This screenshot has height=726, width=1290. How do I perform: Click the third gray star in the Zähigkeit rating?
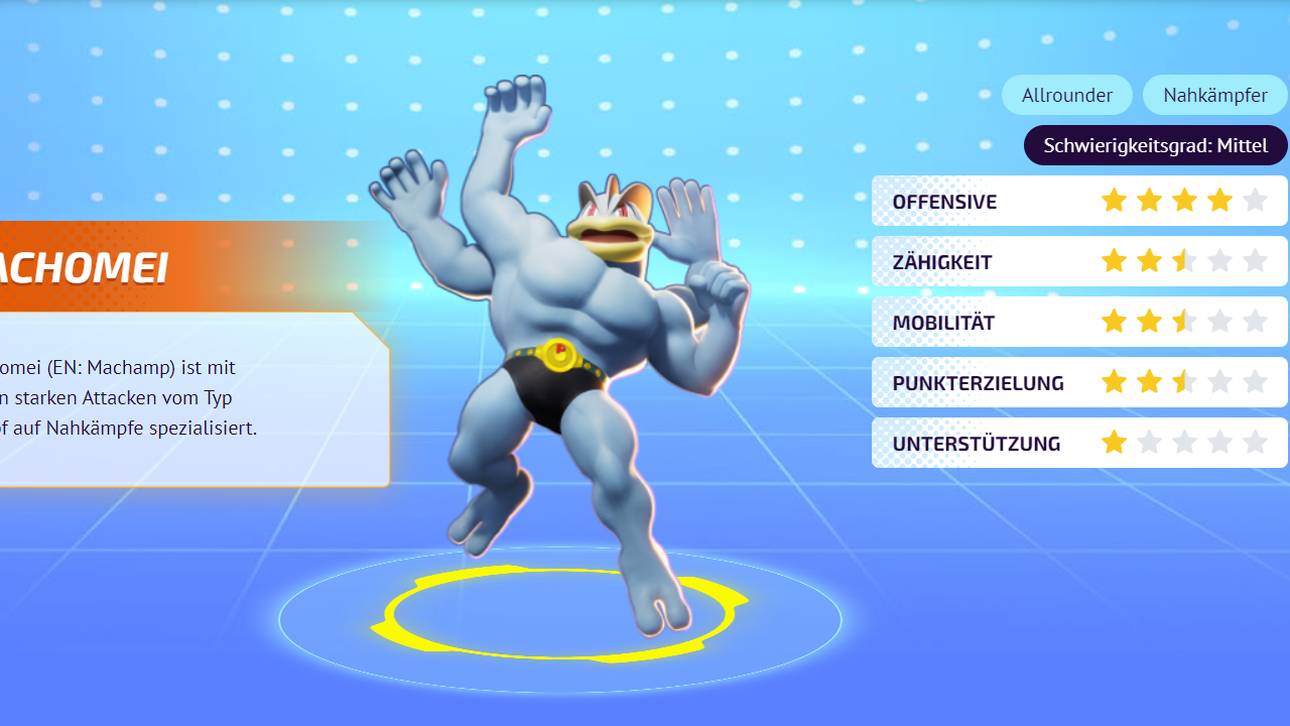tap(1185, 261)
